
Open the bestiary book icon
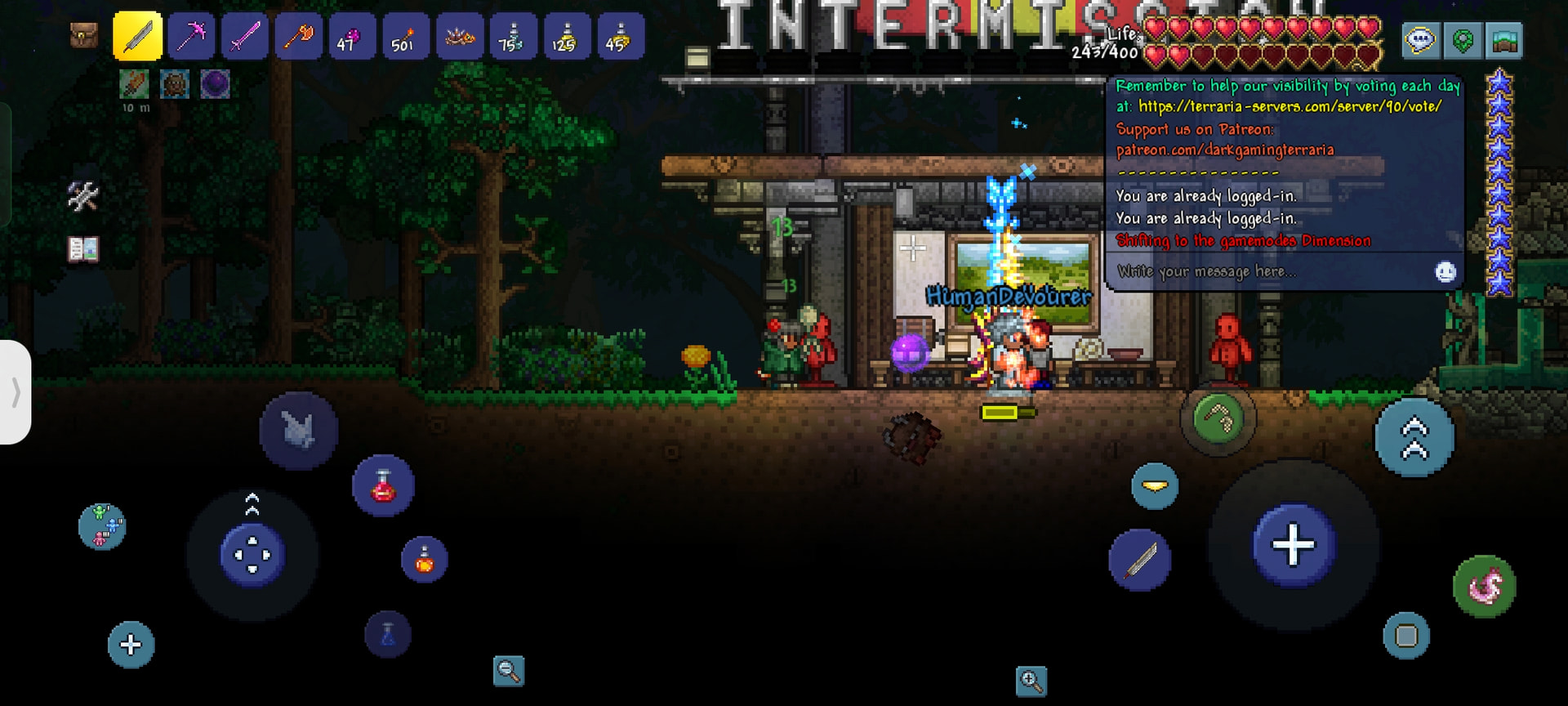82,248
